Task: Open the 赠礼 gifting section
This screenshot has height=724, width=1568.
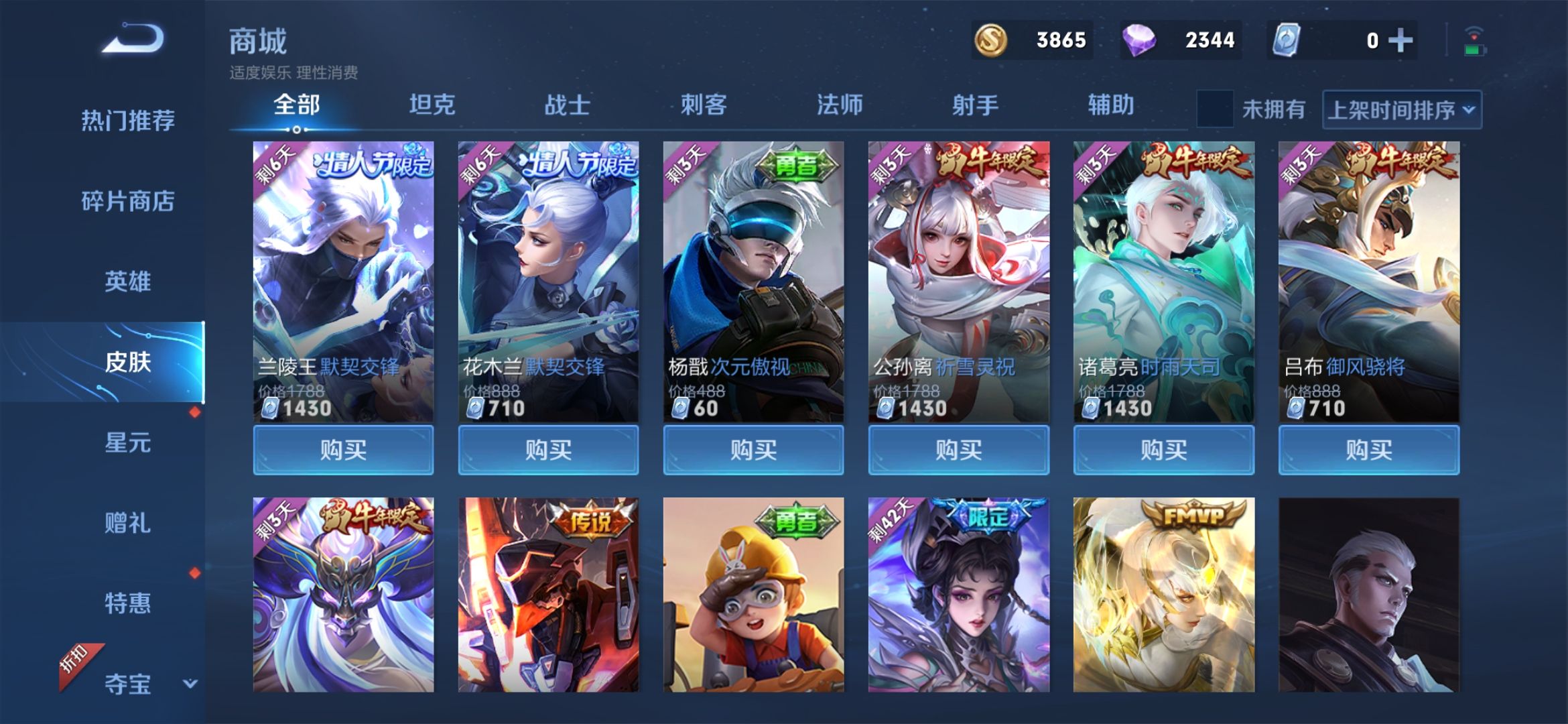Action: 128,523
